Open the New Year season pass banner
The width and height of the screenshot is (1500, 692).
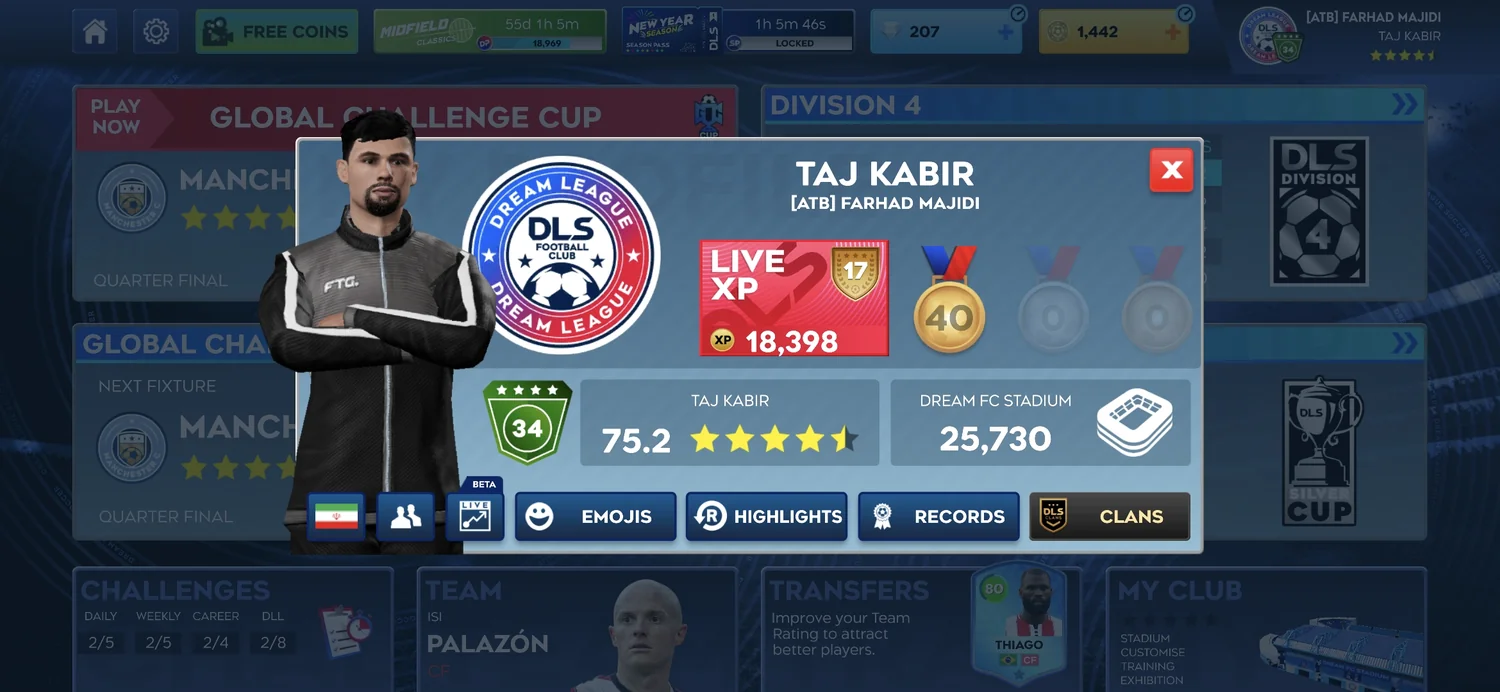point(738,32)
